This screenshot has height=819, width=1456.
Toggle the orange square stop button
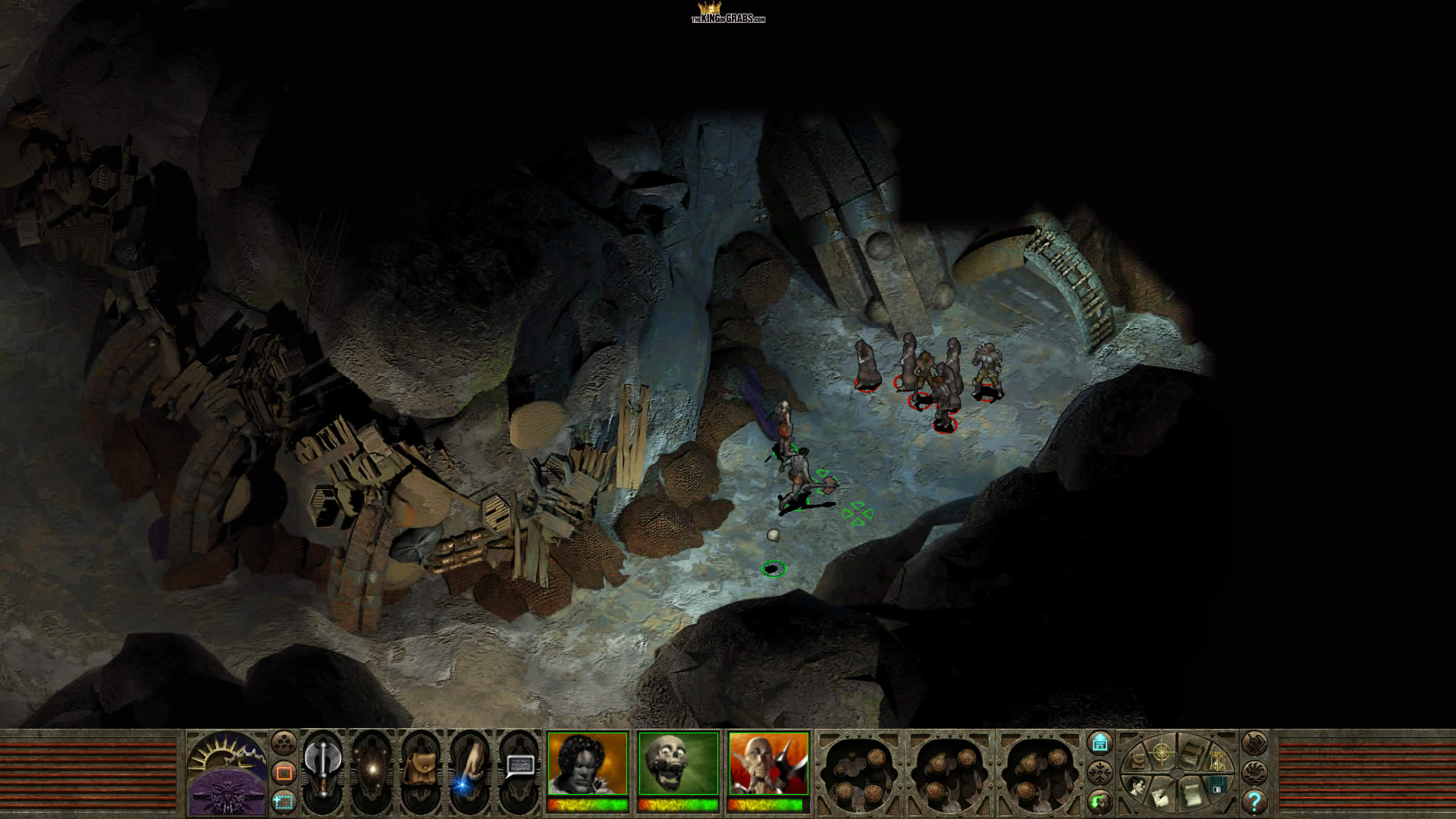pyautogui.click(x=284, y=773)
